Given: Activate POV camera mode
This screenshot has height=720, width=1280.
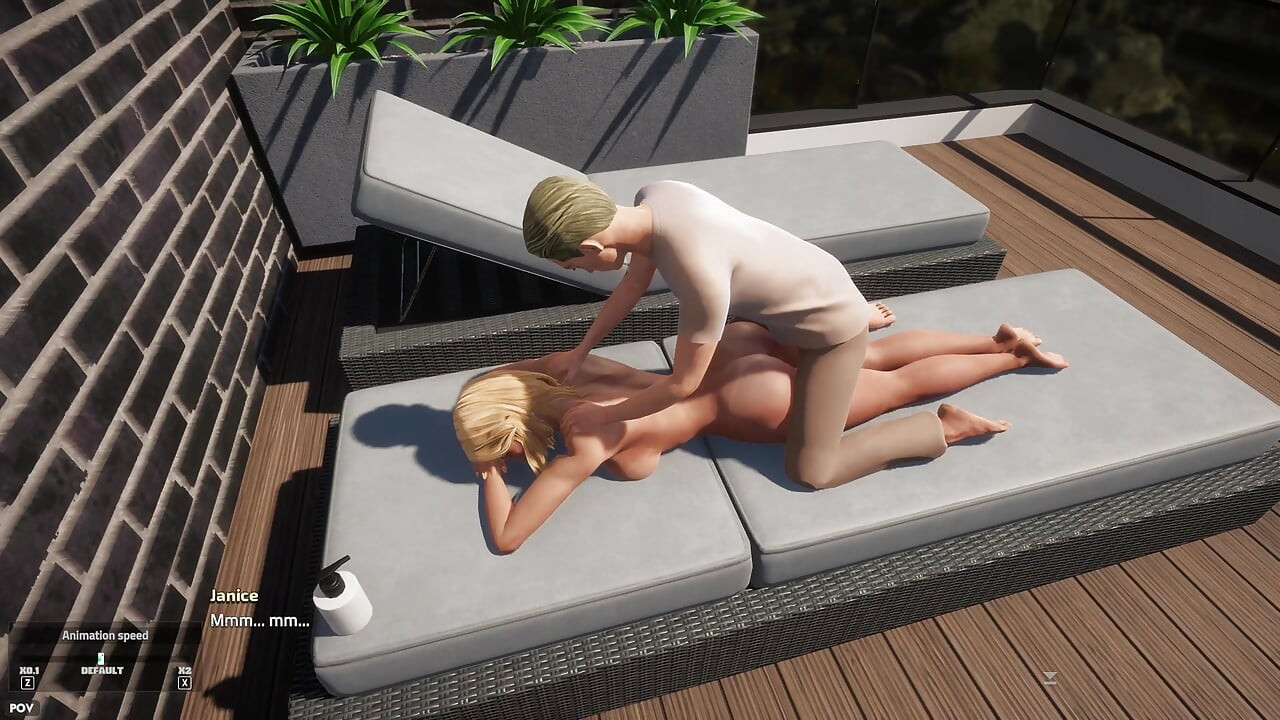Looking at the screenshot, I should click(x=24, y=706).
